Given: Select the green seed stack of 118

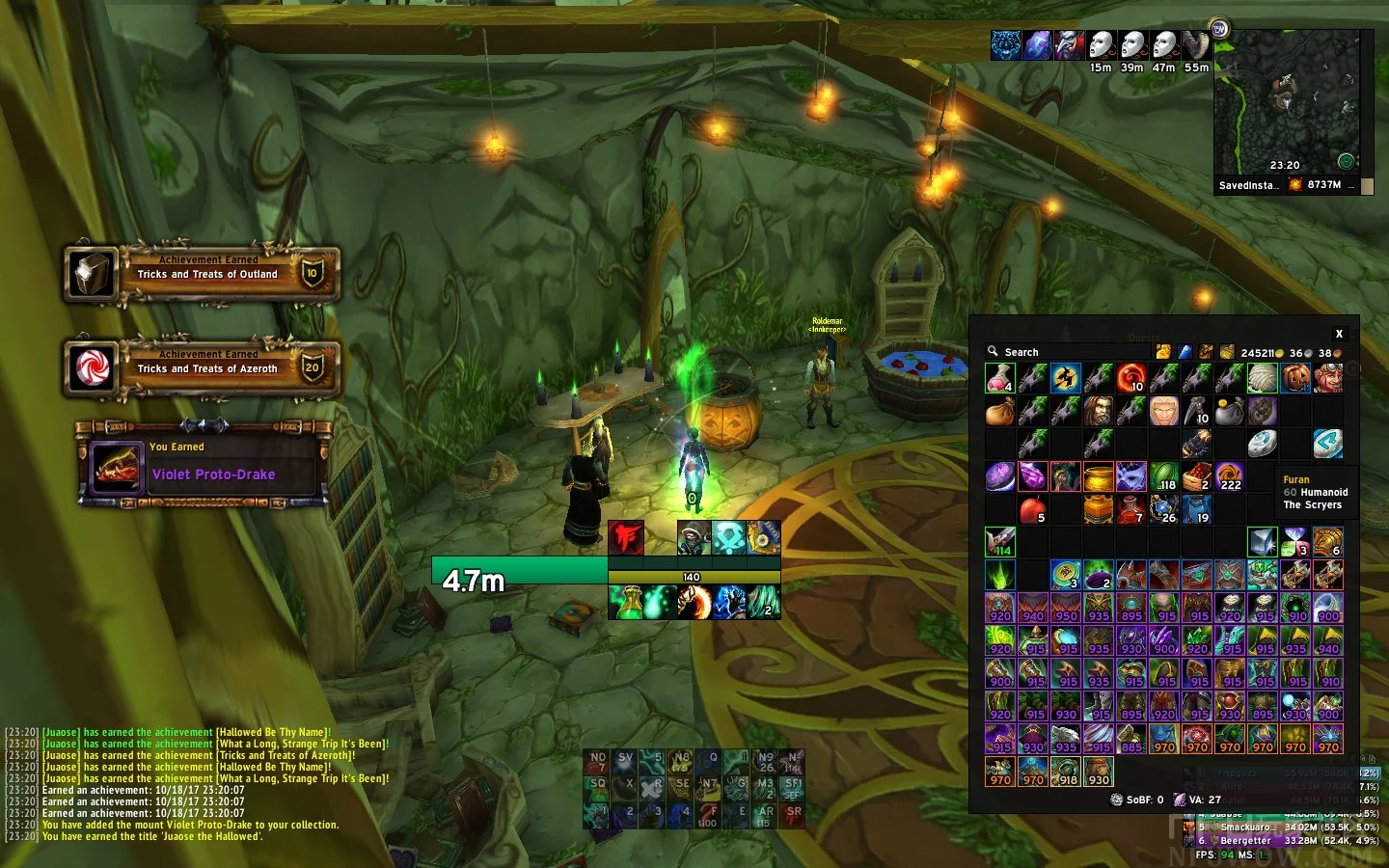Looking at the screenshot, I should 1164,476.
